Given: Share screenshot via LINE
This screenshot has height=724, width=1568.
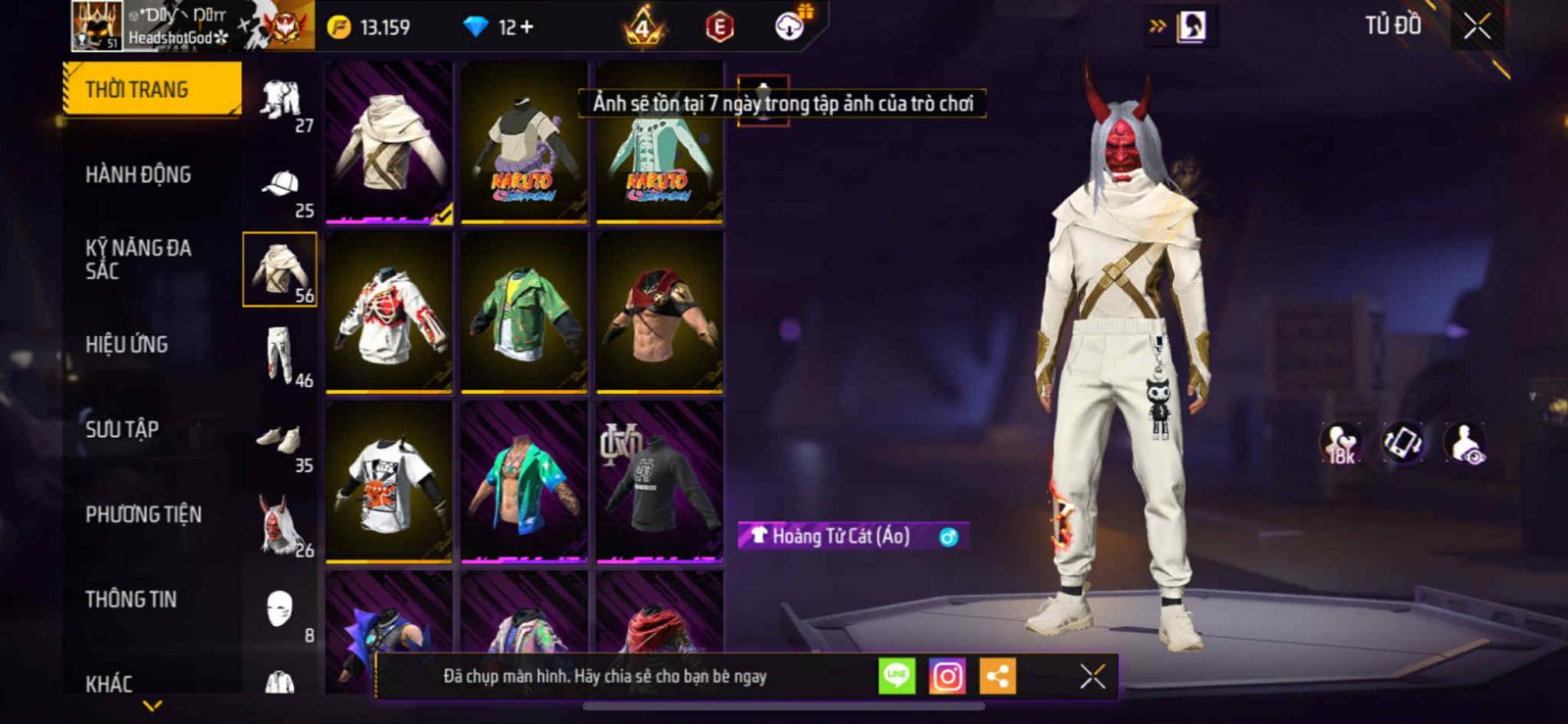Looking at the screenshot, I should (897, 676).
